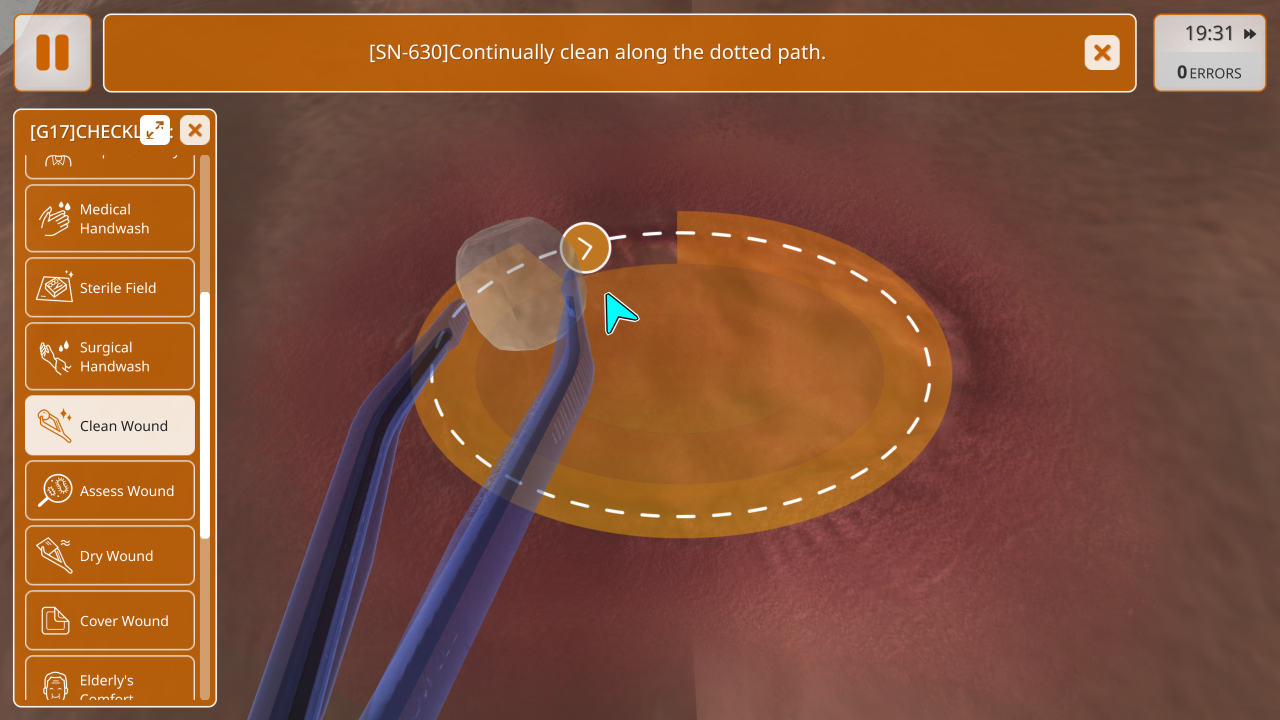
Task: Go to the Assess Wound step
Action: pyautogui.click(x=110, y=491)
